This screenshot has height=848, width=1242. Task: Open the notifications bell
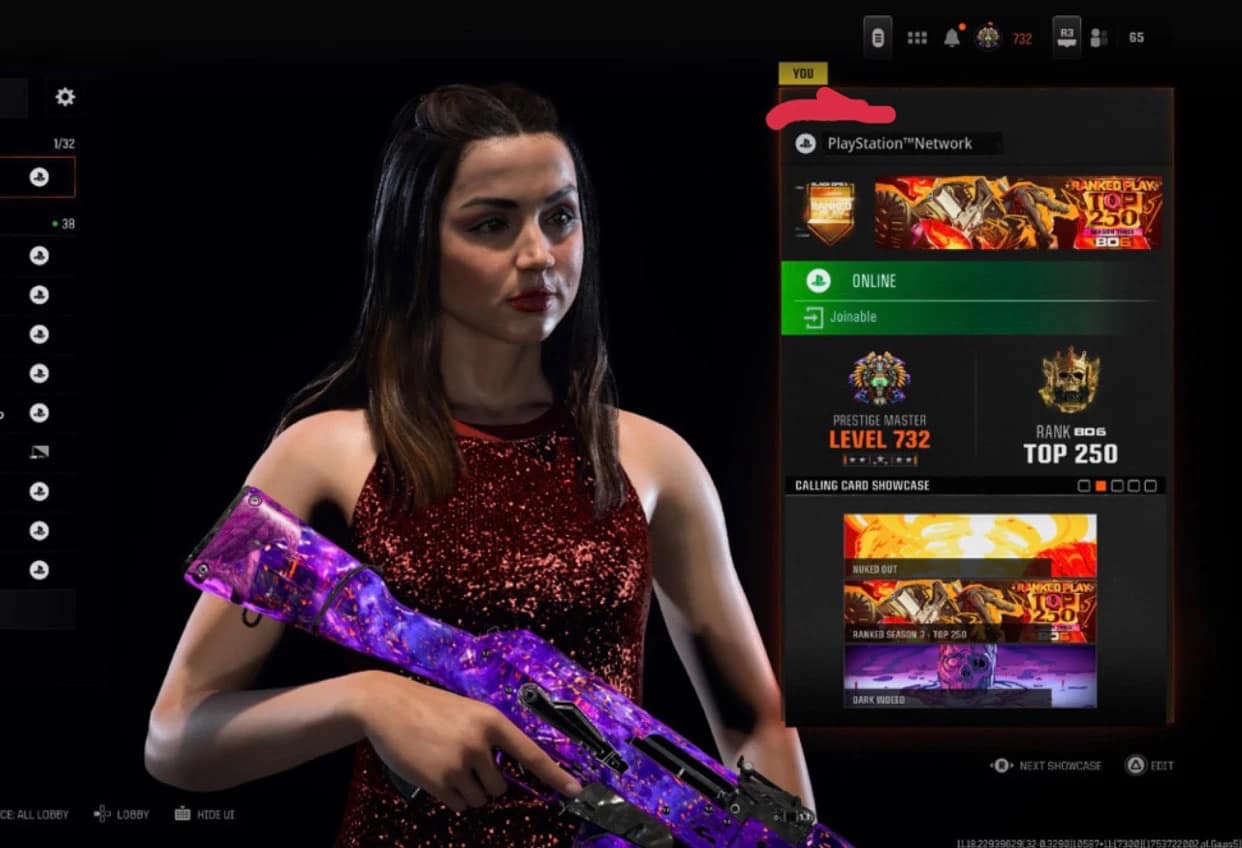click(952, 38)
